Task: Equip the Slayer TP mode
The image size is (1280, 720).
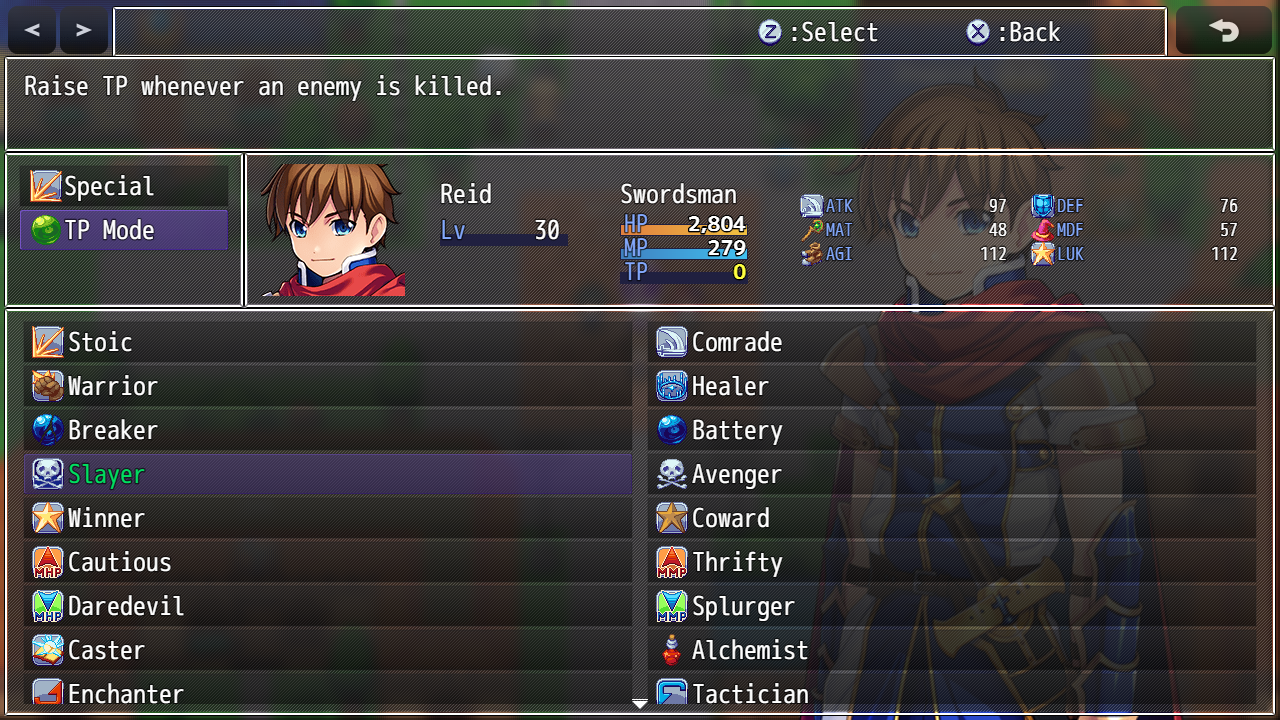Action: [x=328, y=475]
